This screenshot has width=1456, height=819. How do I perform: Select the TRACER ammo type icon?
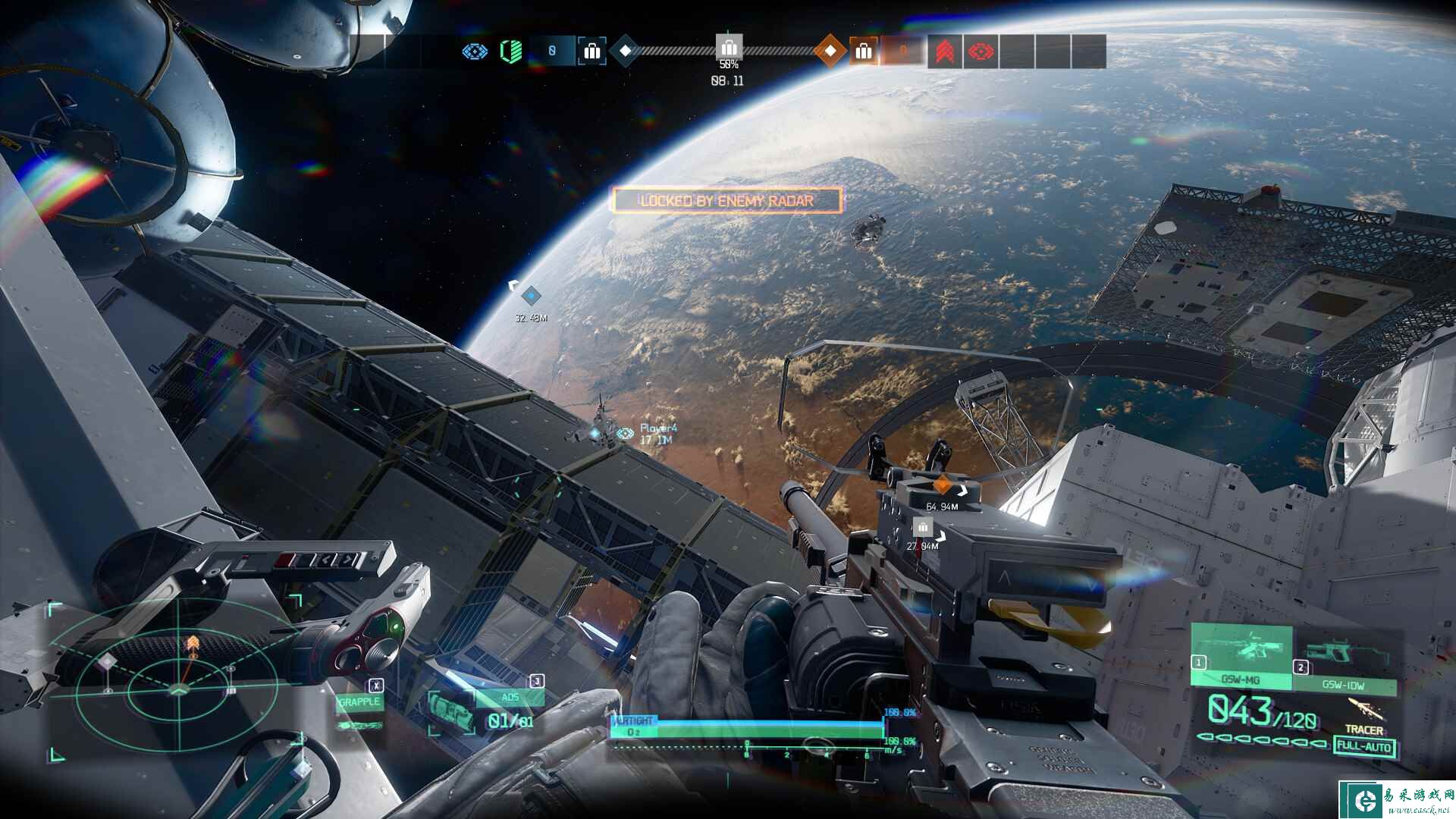(x=1363, y=711)
